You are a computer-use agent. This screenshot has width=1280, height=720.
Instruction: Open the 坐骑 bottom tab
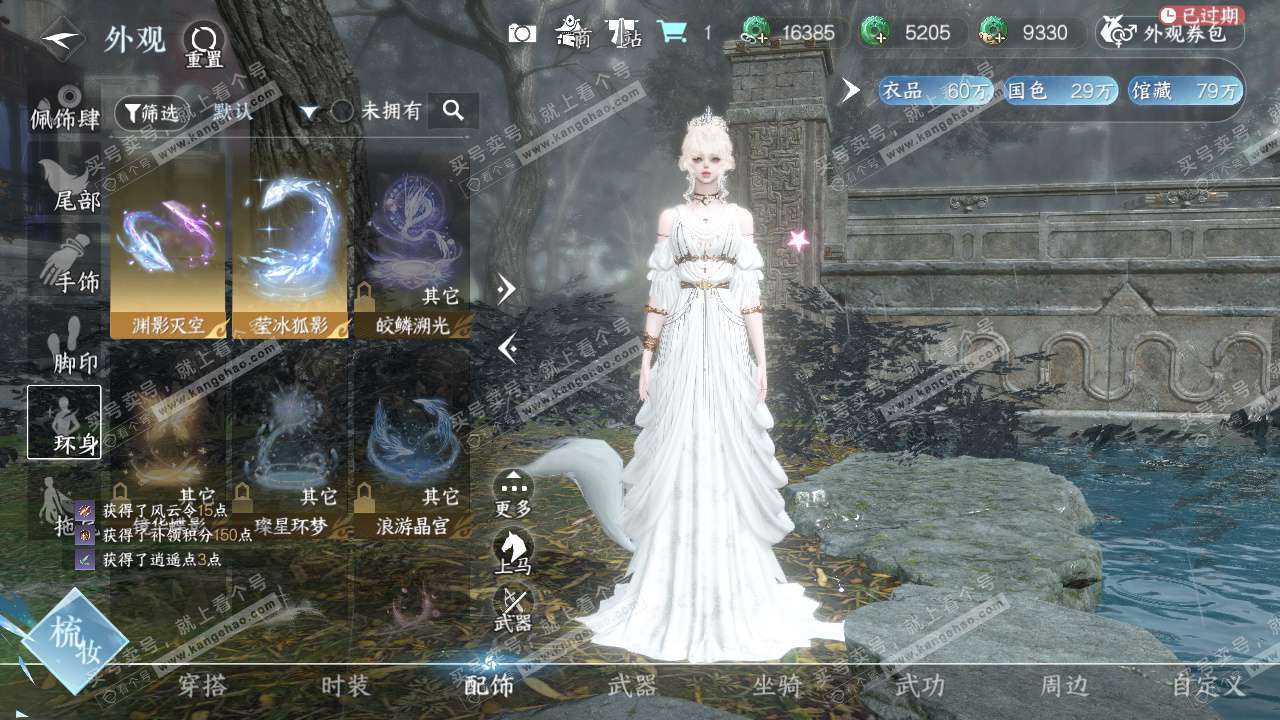click(x=777, y=686)
